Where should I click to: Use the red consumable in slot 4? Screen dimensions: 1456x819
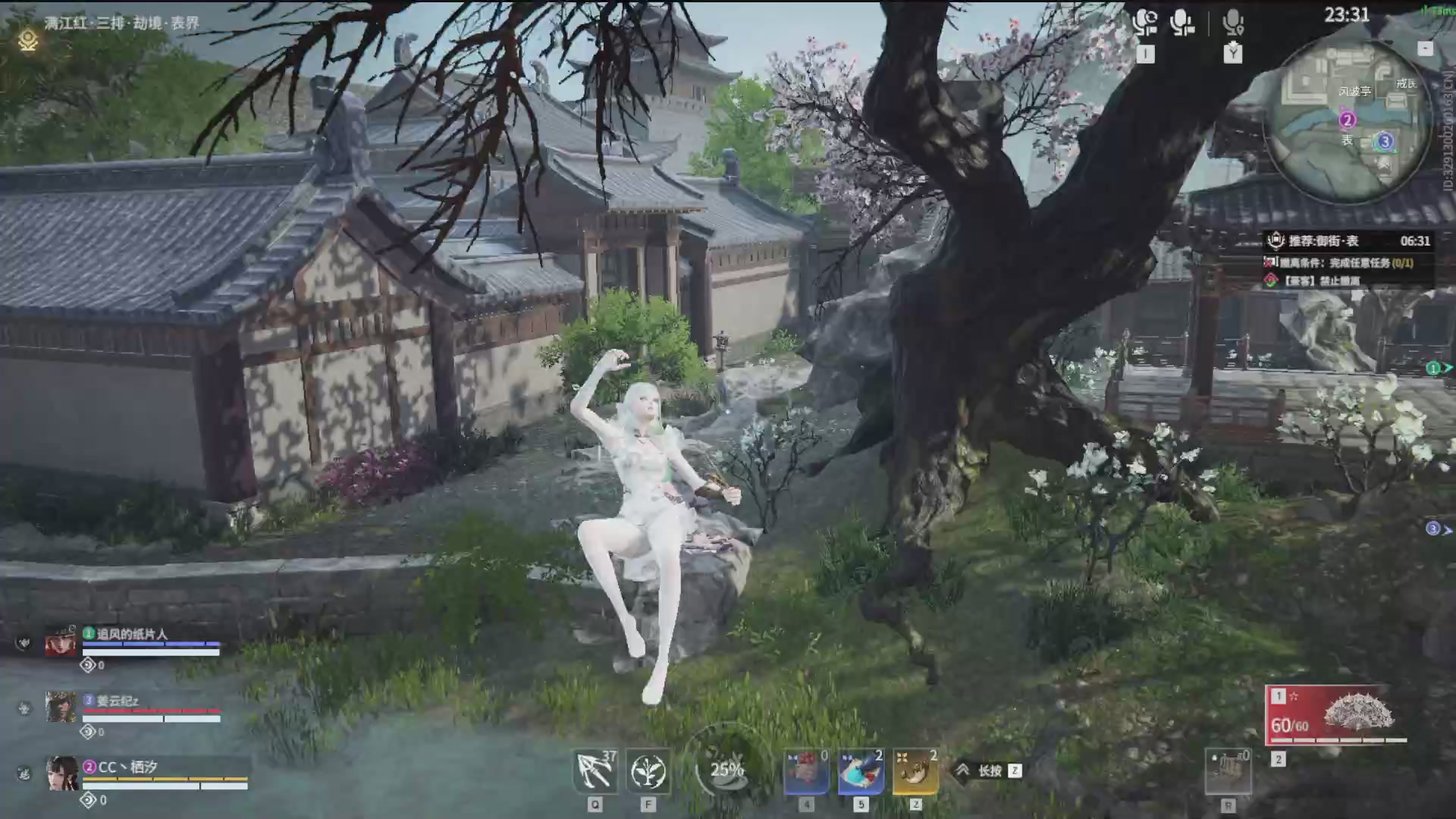(x=806, y=768)
